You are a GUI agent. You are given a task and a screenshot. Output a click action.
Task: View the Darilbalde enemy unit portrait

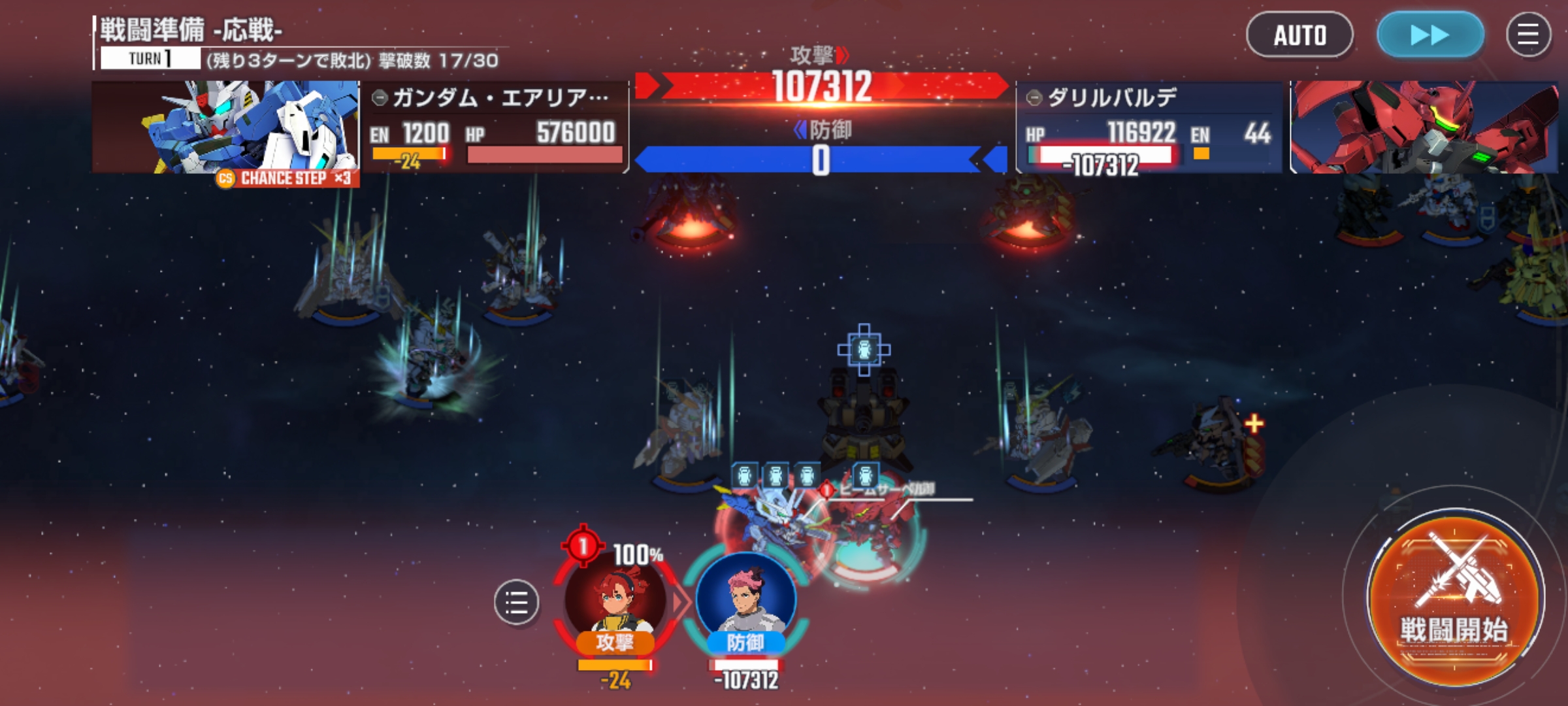click(x=1424, y=127)
